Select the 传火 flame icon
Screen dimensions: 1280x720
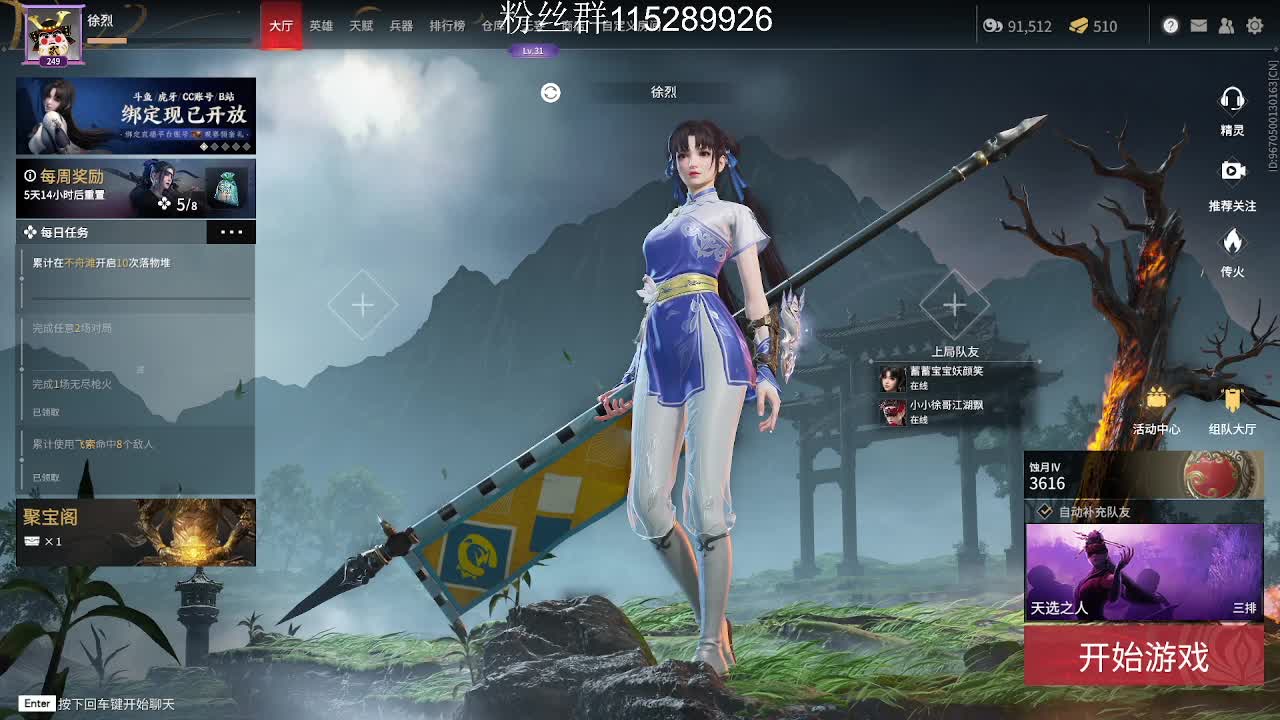click(x=1232, y=242)
